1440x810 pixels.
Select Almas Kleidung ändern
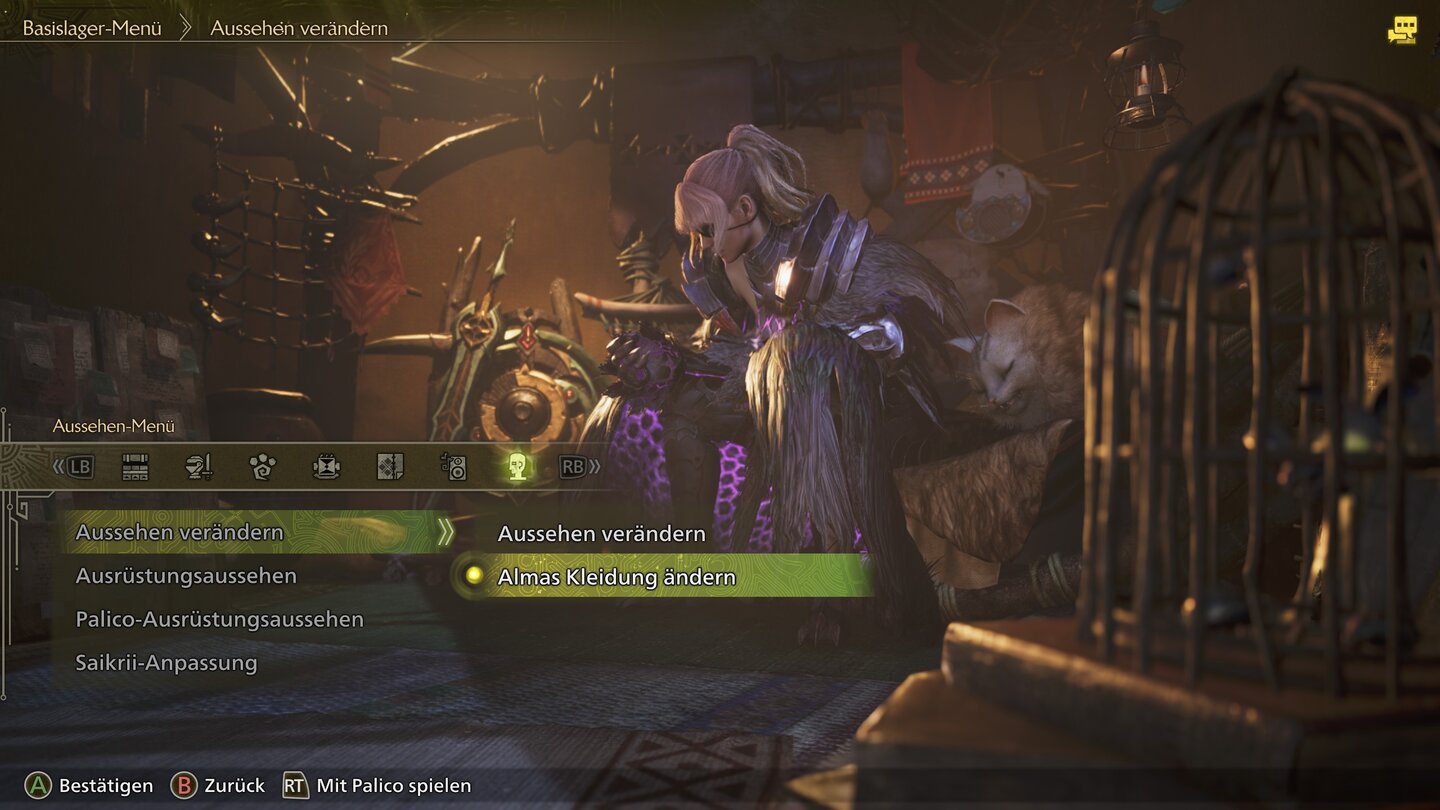click(x=616, y=577)
